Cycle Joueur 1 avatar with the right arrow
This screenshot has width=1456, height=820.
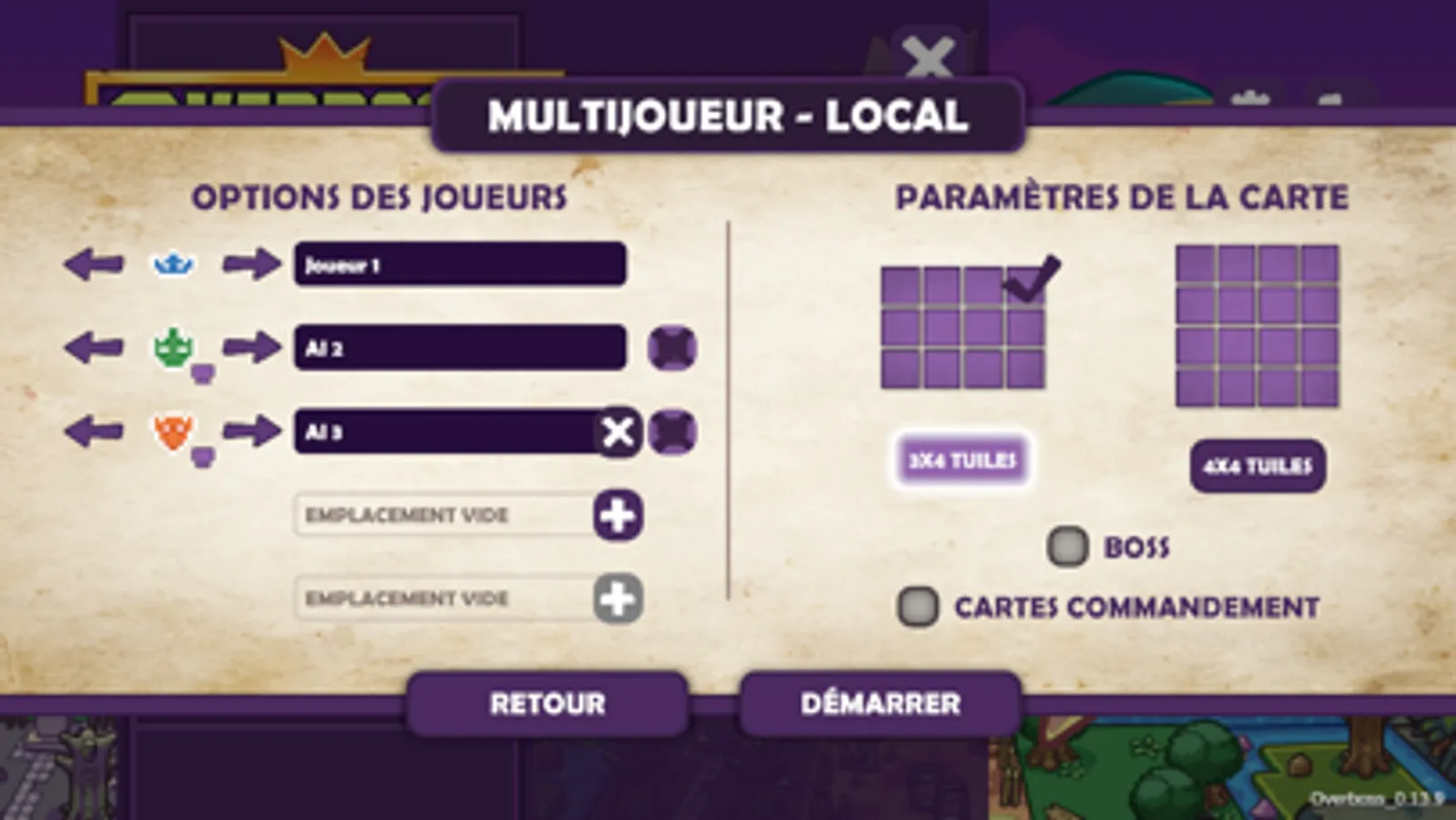252,264
